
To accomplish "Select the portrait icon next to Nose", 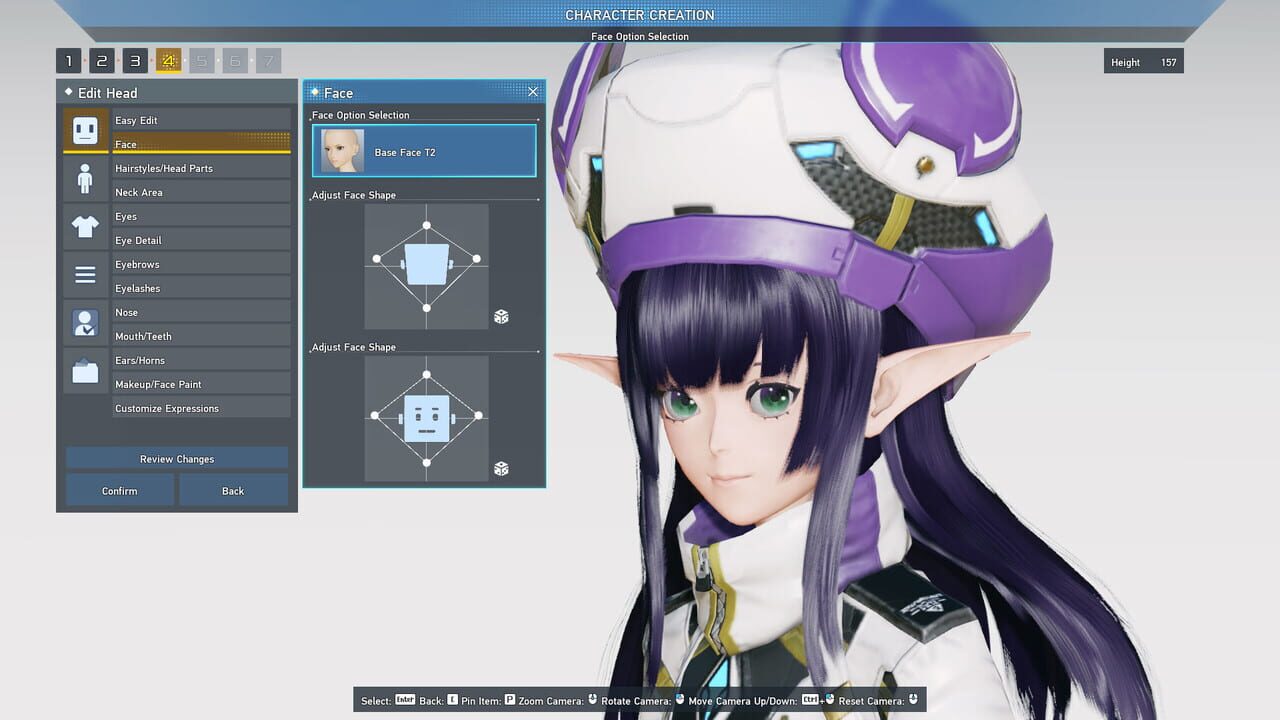I will [85, 322].
